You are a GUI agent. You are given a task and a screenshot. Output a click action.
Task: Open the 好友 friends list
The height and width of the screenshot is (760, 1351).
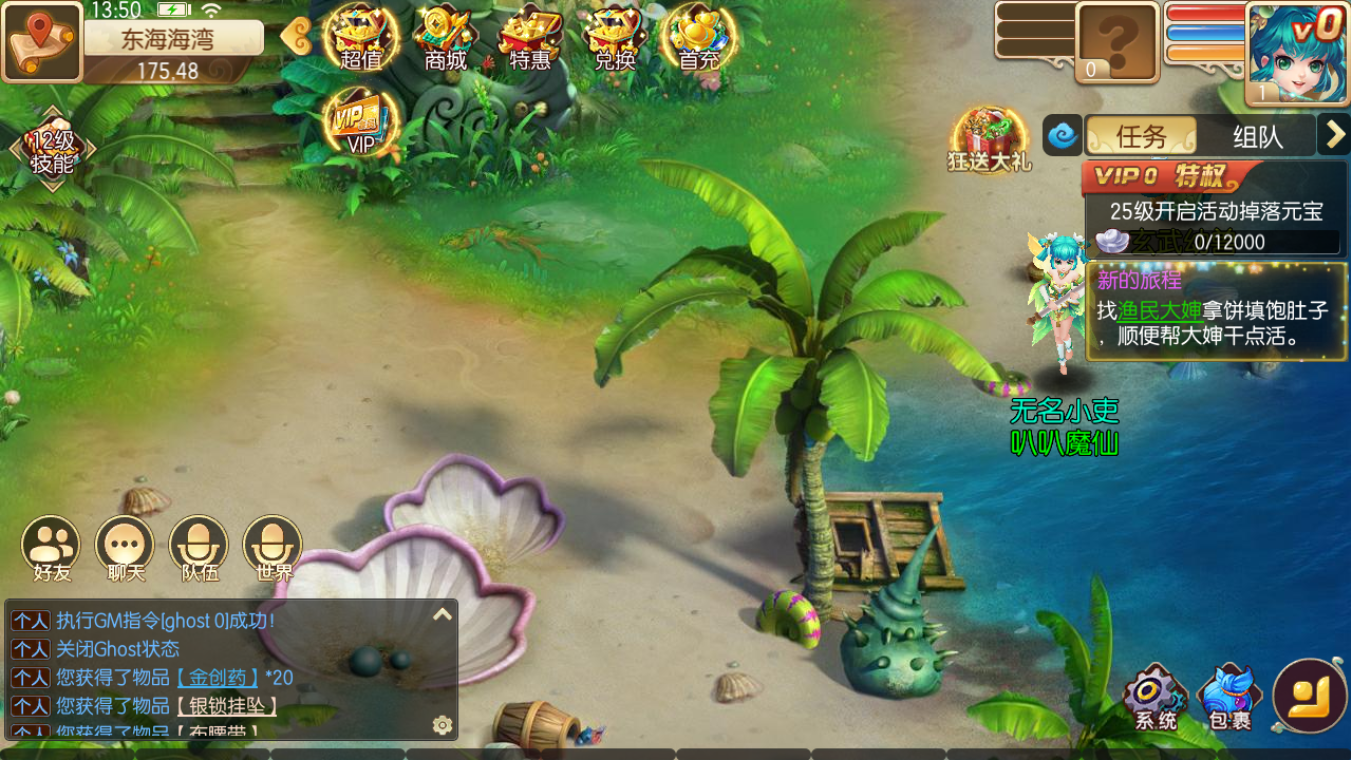tap(51, 548)
